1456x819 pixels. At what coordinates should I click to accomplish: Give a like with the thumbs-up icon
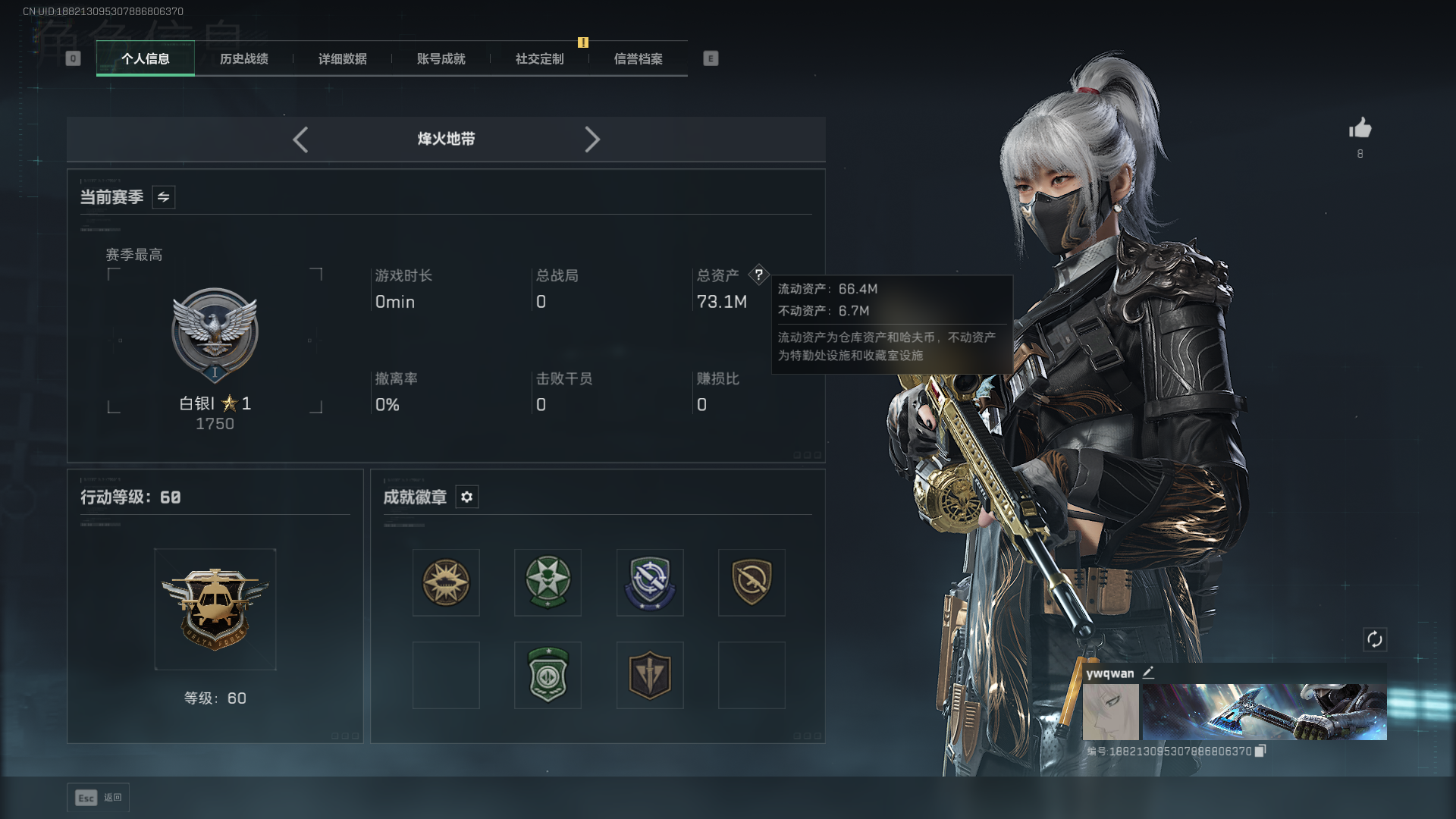1360,129
